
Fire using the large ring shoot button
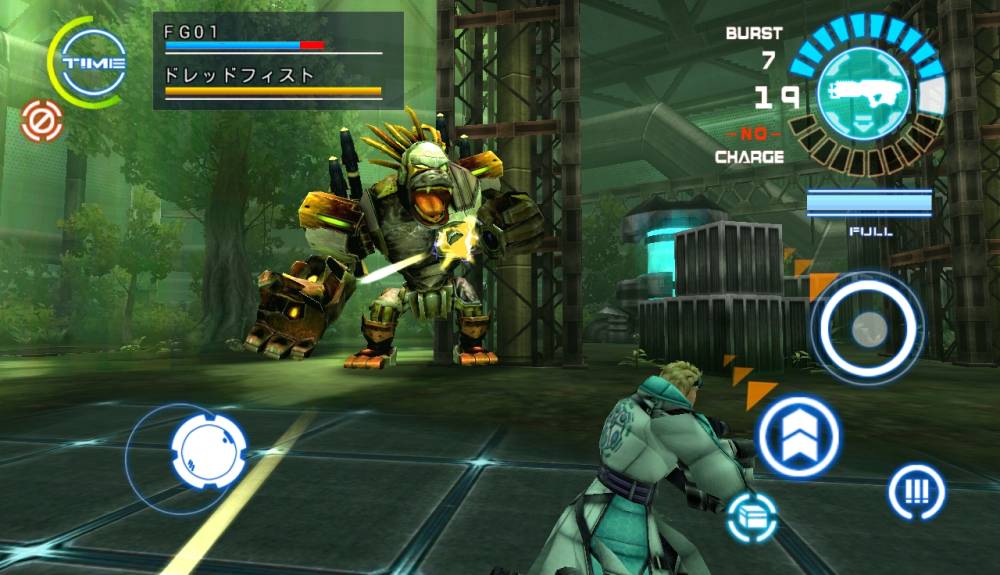point(867,326)
